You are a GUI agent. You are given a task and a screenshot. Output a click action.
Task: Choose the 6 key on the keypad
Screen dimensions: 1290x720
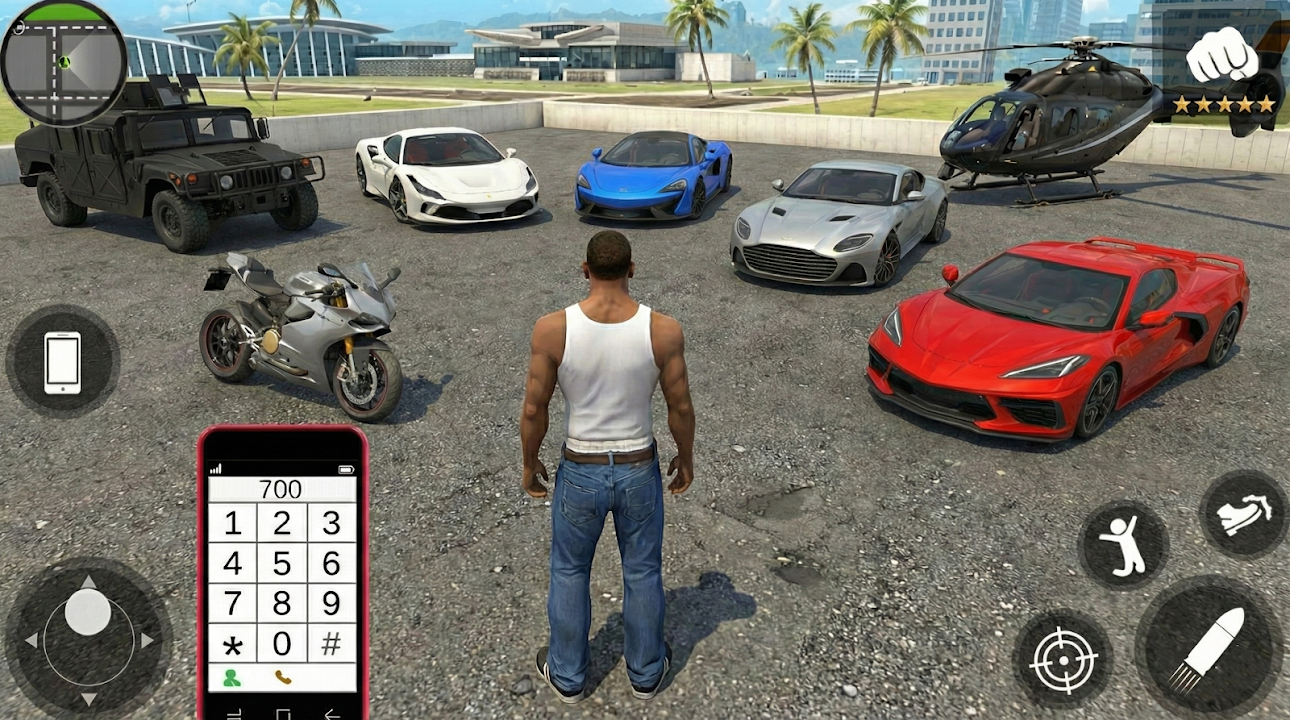tap(331, 563)
